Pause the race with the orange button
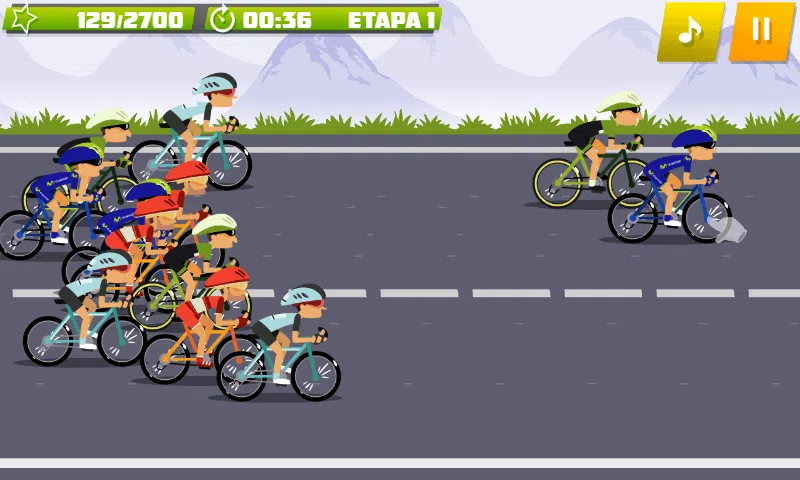This screenshot has width=800, height=480. pos(761,31)
